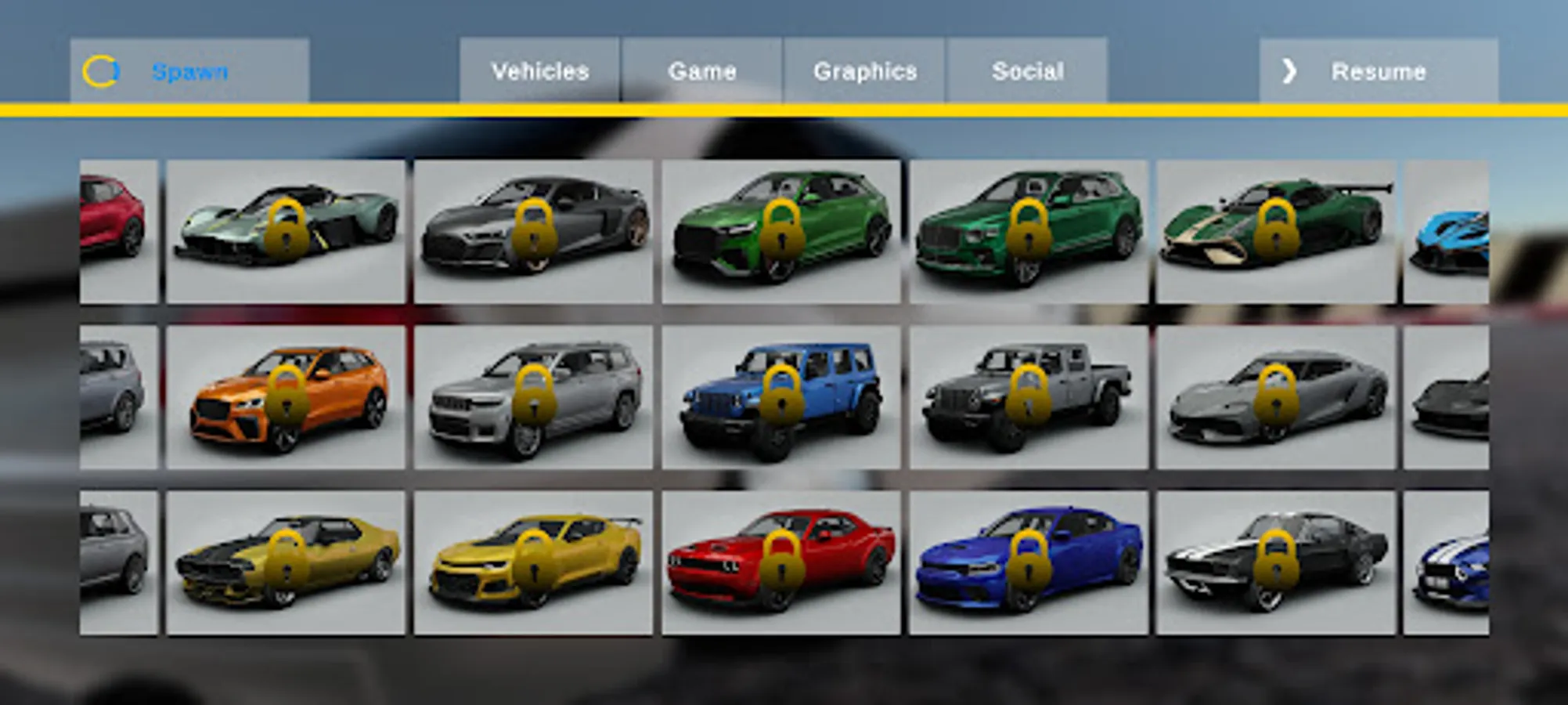This screenshot has height=705, width=1568.
Task: Open the Graphics settings tab
Action: 865,71
